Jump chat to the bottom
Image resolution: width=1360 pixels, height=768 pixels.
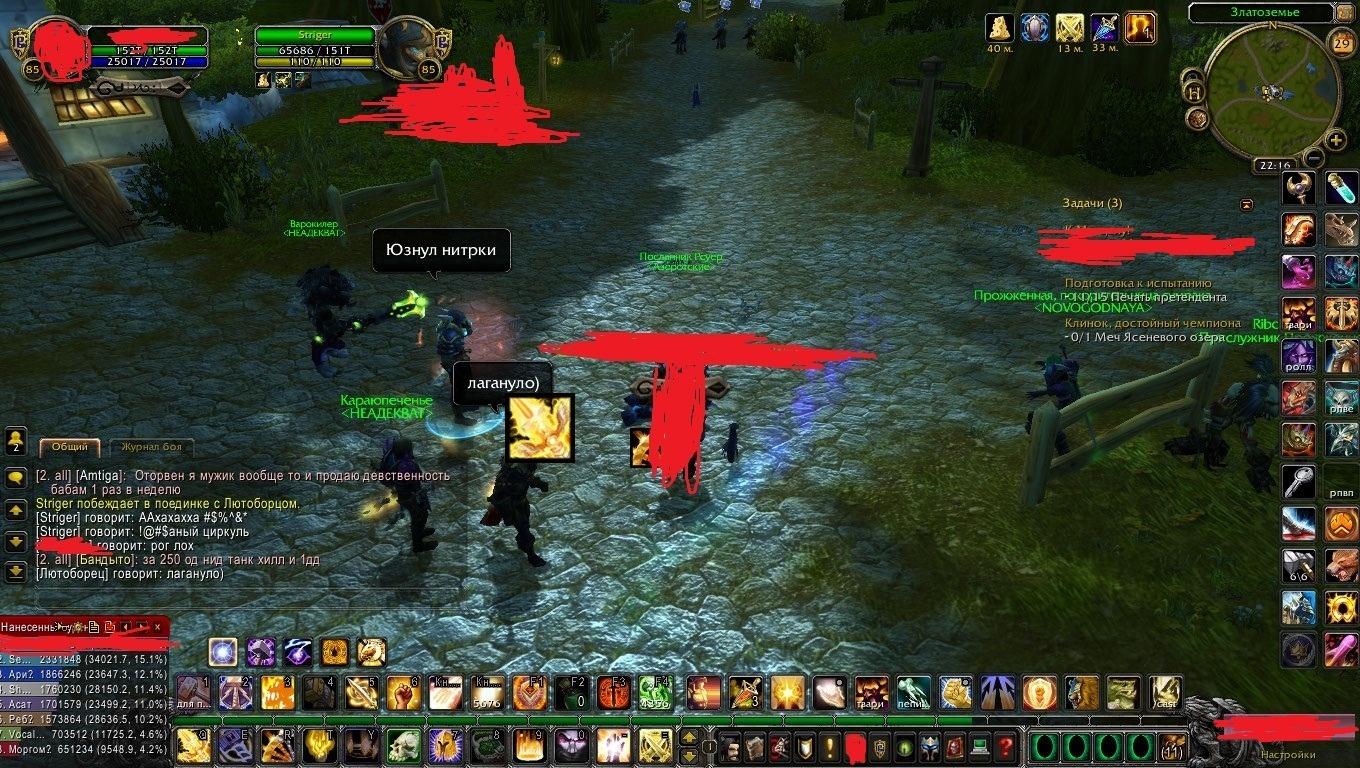point(15,572)
